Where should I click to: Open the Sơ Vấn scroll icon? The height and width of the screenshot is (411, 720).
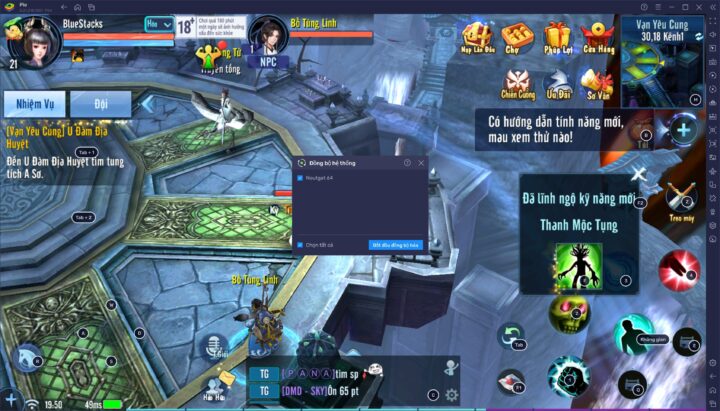(x=596, y=84)
